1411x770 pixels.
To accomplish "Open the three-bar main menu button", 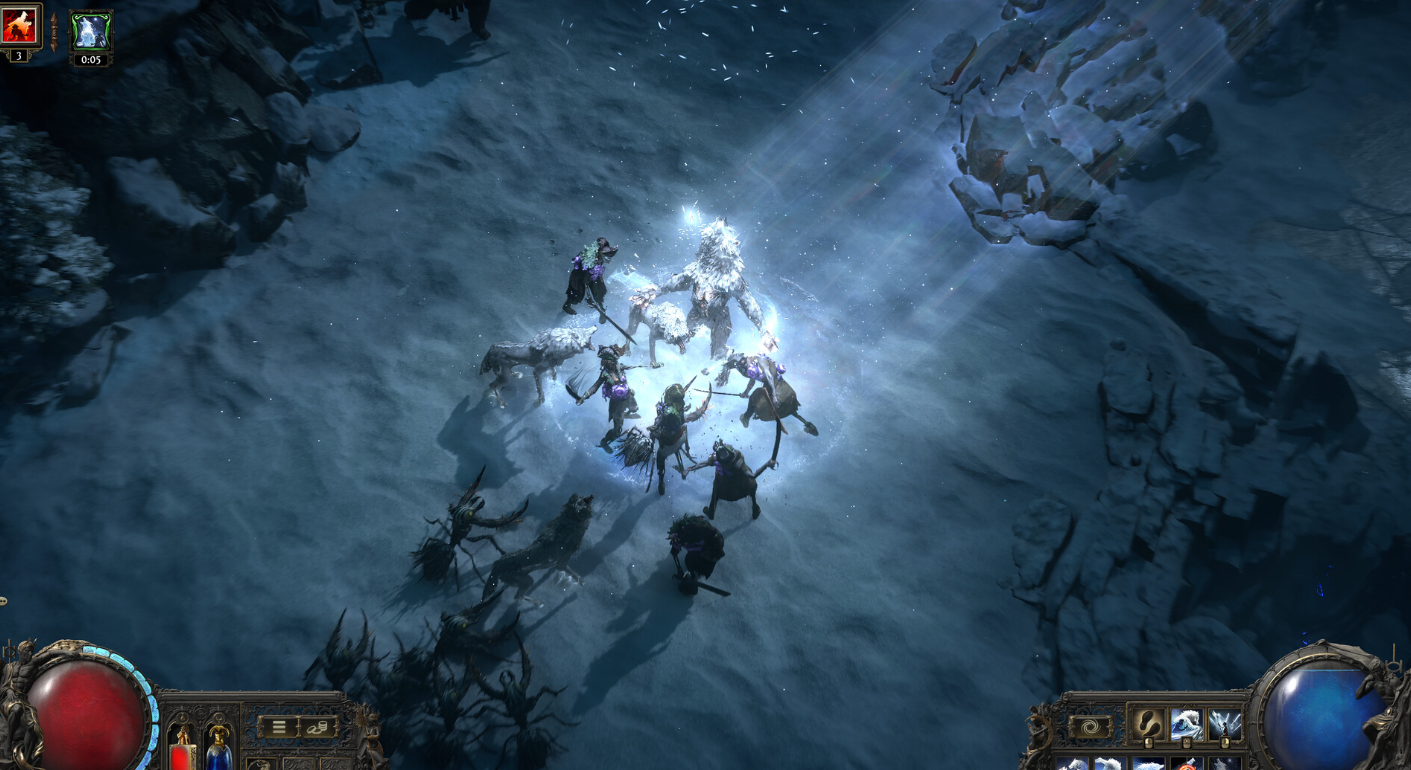I will tap(277, 727).
